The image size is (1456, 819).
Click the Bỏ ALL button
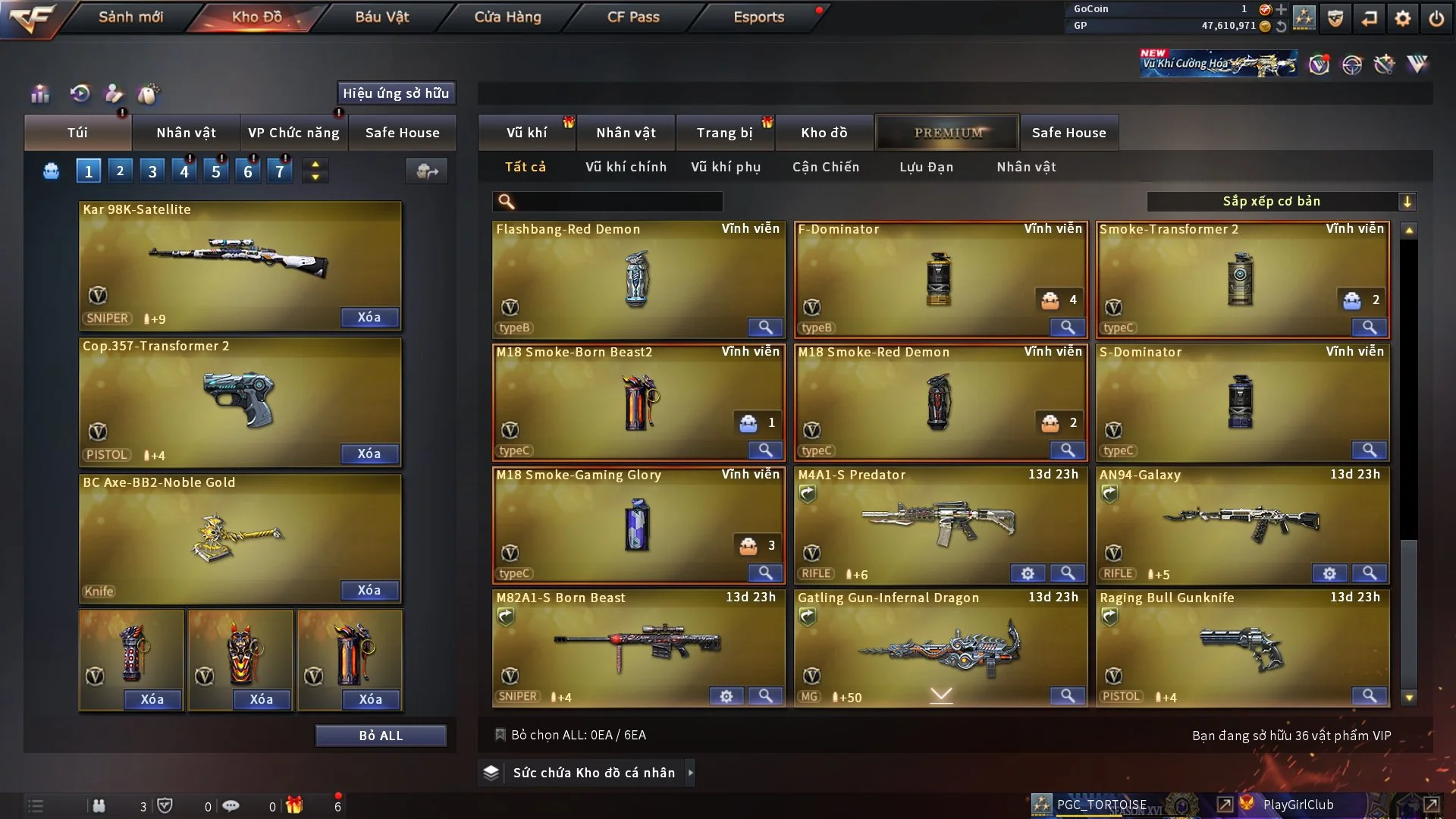(x=381, y=736)
